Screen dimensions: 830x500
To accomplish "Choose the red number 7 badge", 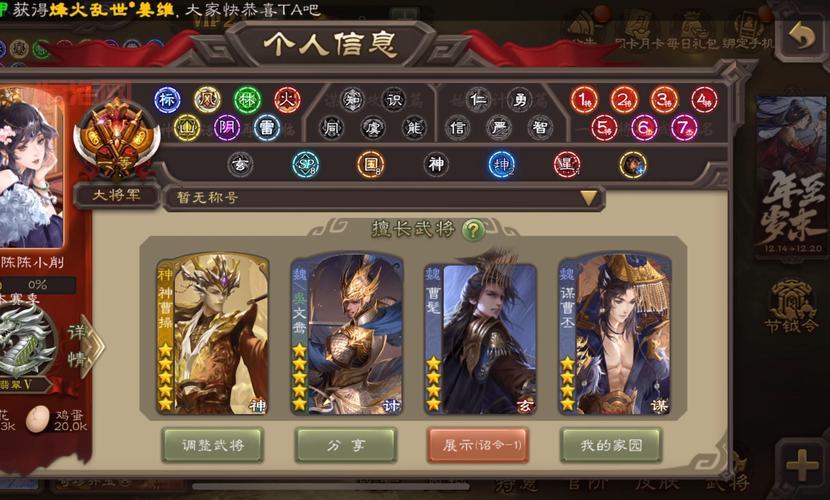I will 683,128.
